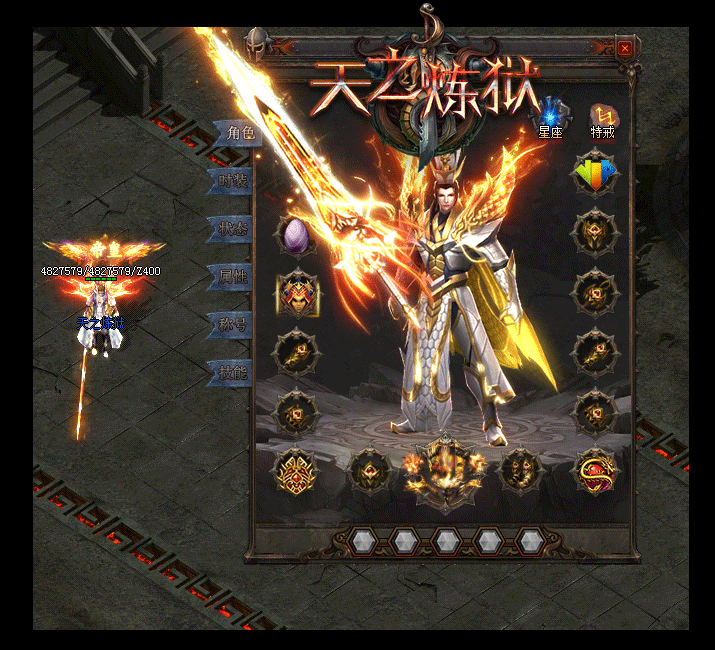Open the 特戒 special ring button
This screenshot has height=650, width=715.
click(602, 117)
